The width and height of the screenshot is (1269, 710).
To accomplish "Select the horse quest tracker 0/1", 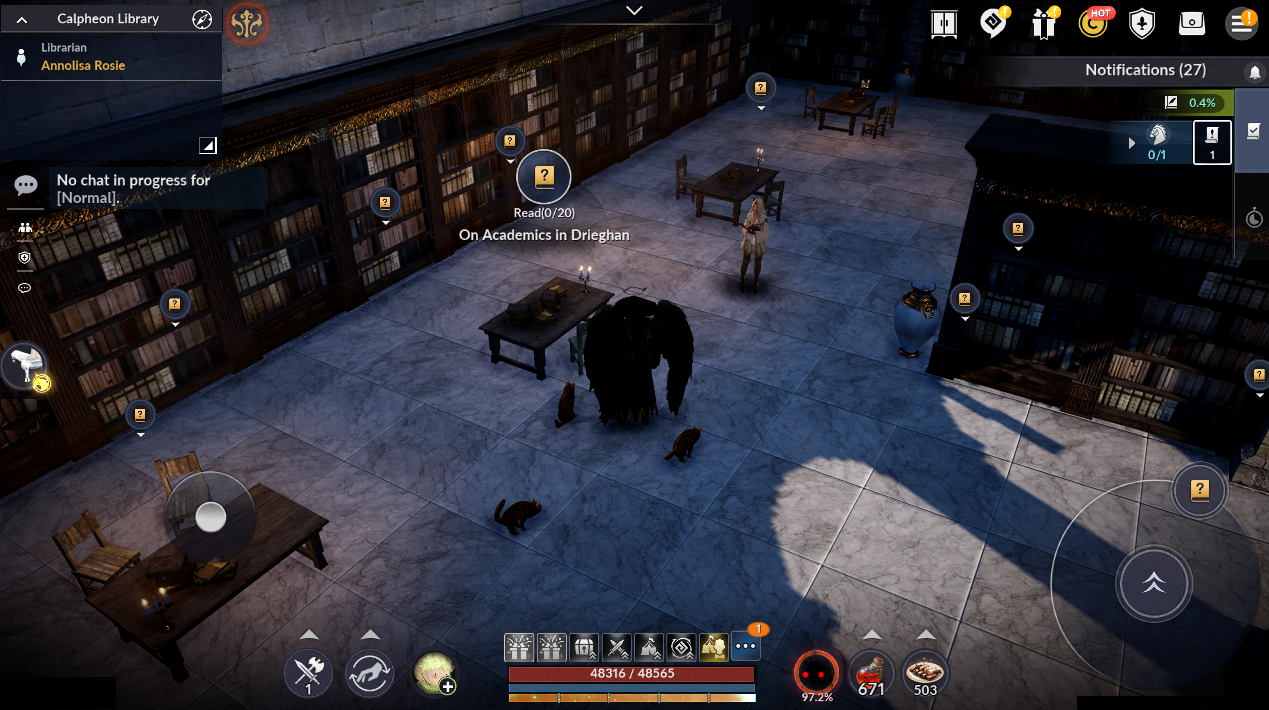I will click(x=1157, y=142).
